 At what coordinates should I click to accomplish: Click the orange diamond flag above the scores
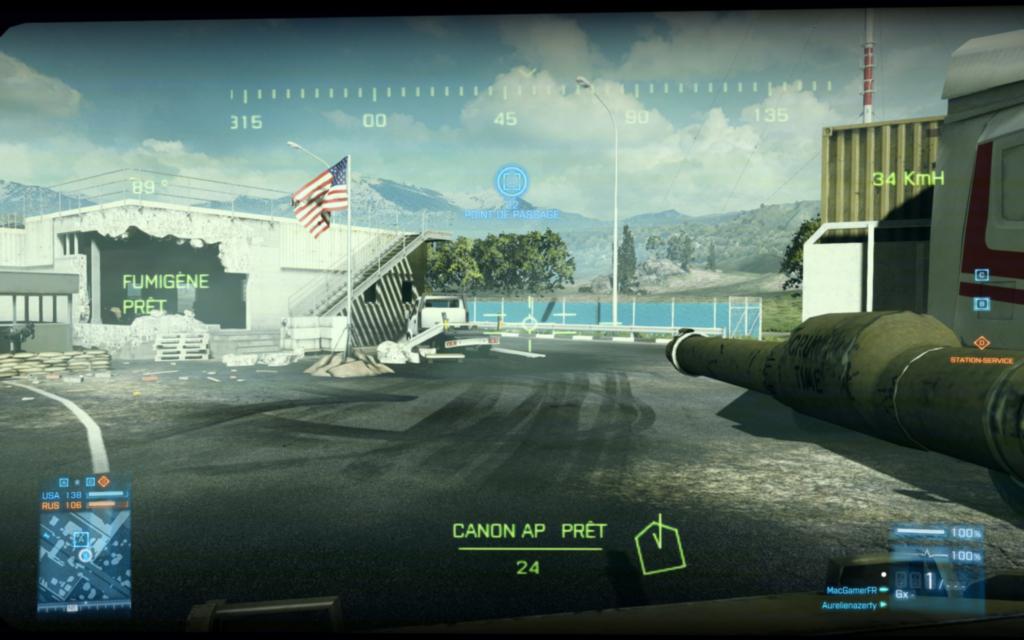[x=103, y=481]
